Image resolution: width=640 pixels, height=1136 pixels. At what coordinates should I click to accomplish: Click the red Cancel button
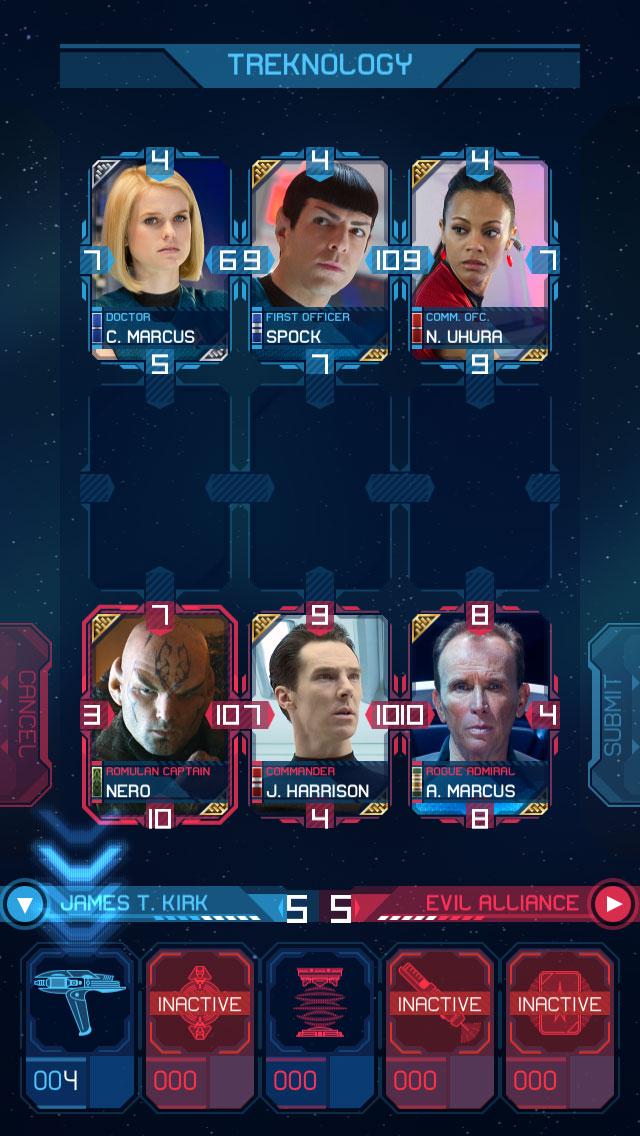click(x=24, y=714)
